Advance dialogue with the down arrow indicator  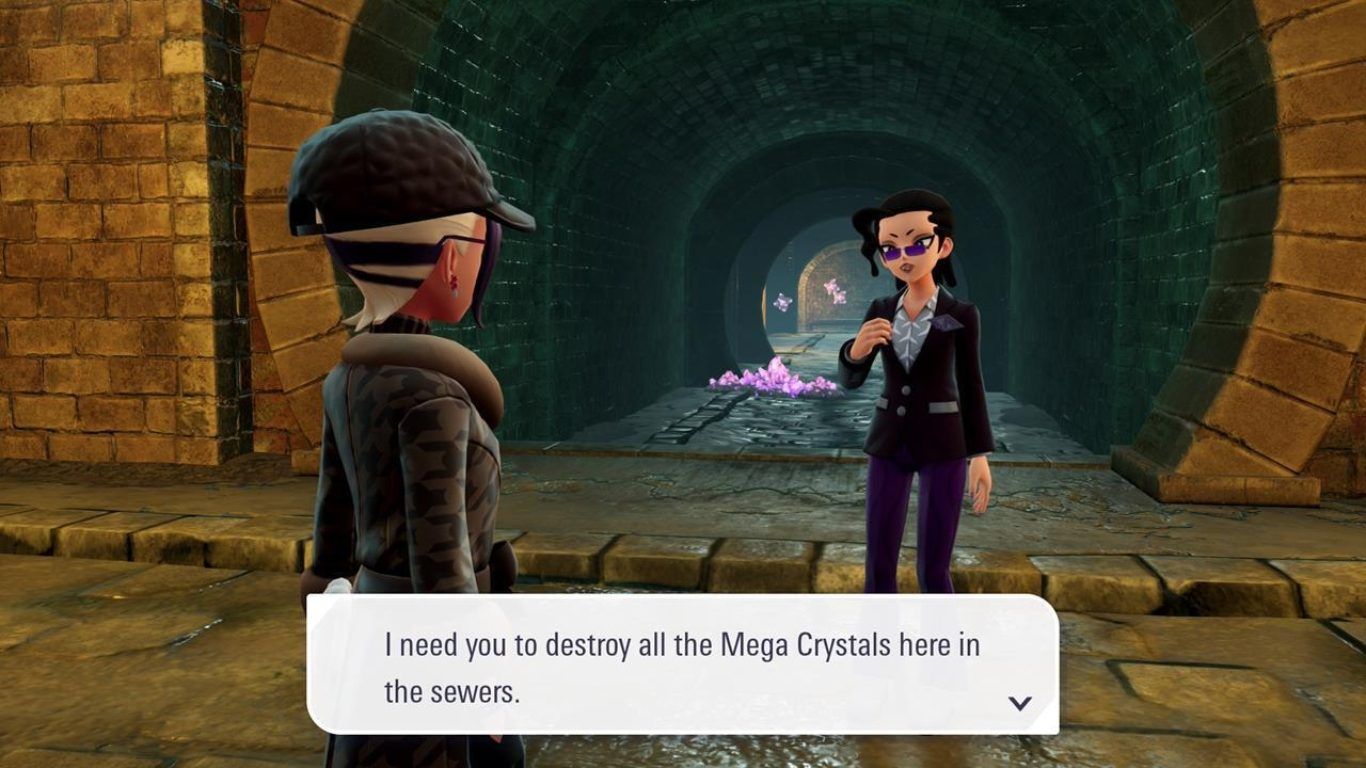point(1019,703)
